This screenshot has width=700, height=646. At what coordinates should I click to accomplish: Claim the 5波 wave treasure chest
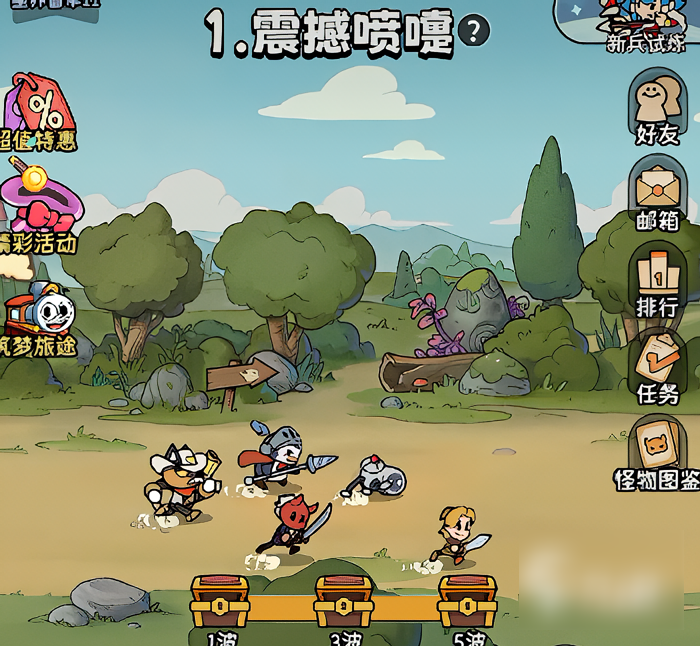point(467,602)
